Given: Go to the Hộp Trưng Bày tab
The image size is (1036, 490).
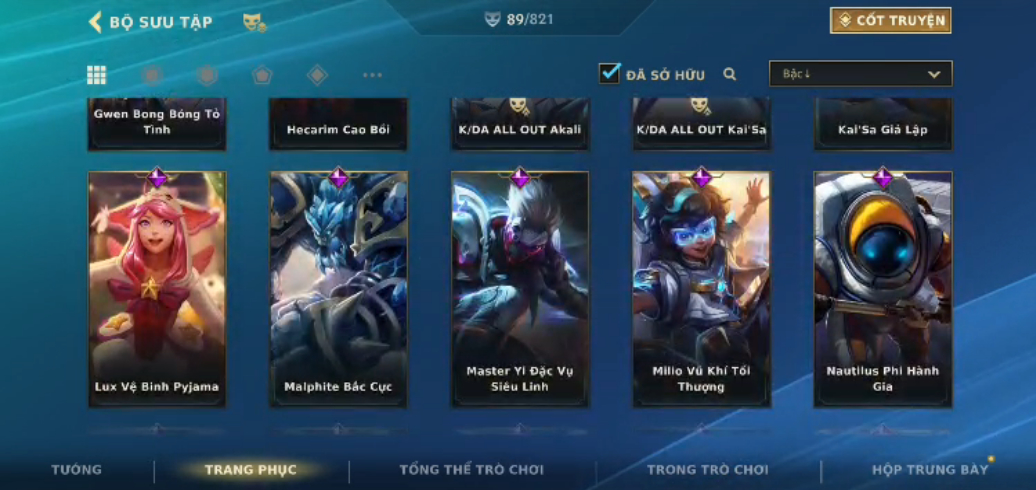Looking at the screenshot, I should pos(929,470).
